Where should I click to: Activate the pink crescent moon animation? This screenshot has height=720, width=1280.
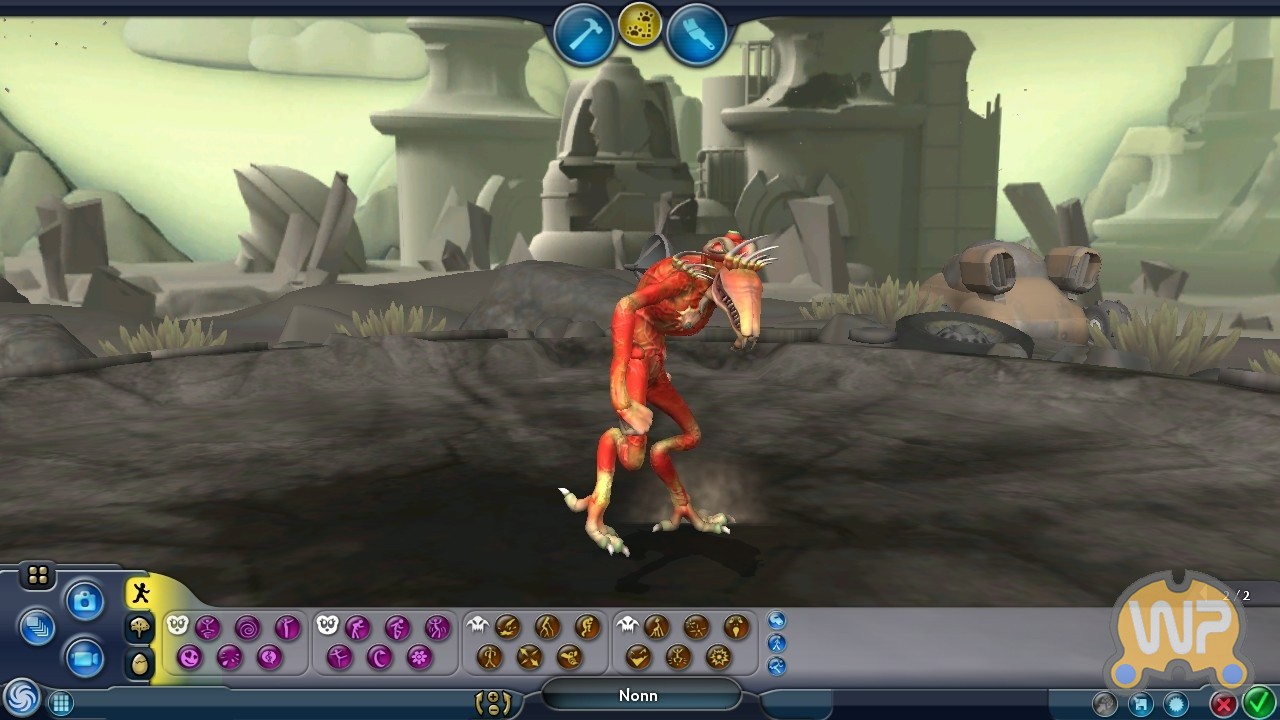click(379, 657)
